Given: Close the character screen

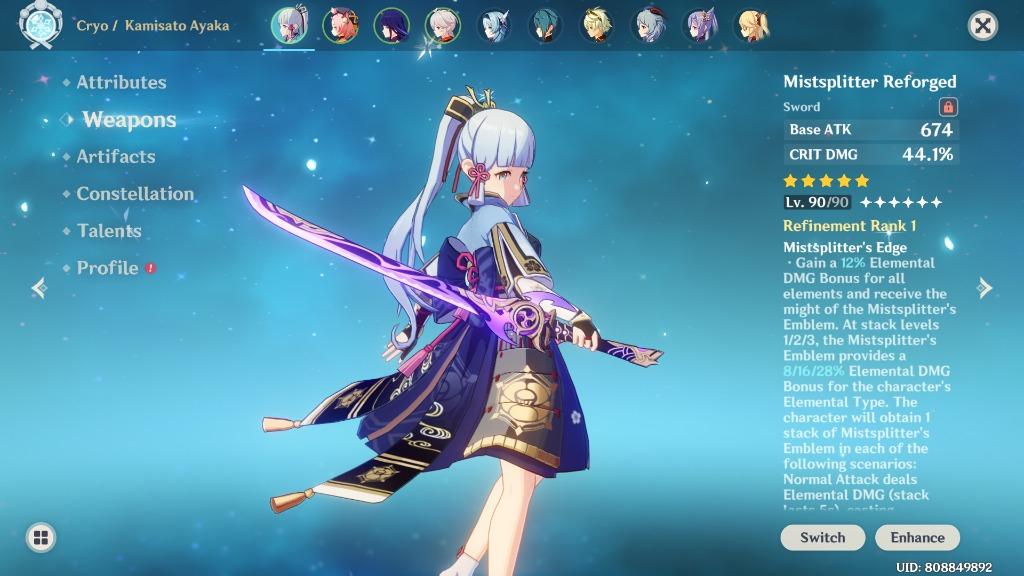Looking at the screenshot, I should [x=983, y=26].
